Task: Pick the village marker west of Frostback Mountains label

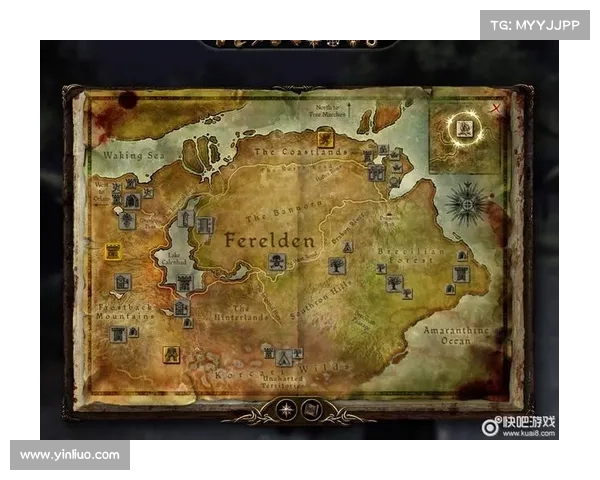Action: 122,283
